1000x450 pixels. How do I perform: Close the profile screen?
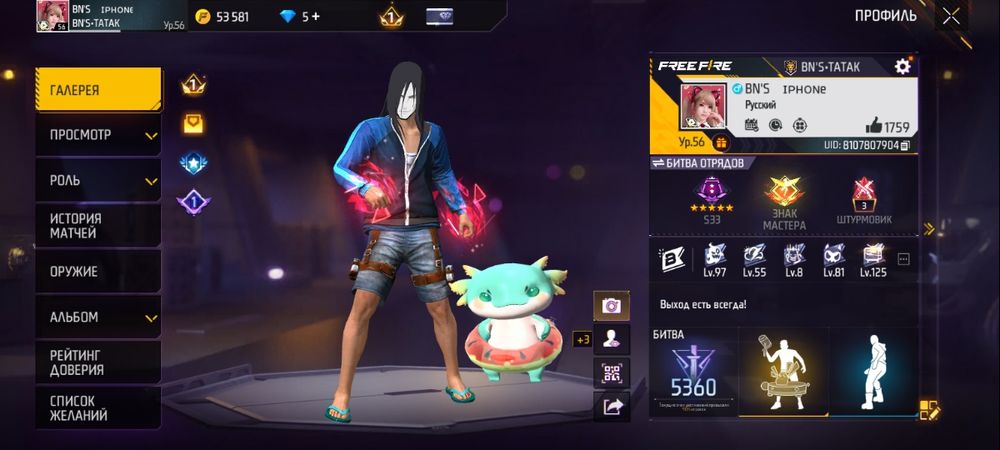click(x=951, y=15)
